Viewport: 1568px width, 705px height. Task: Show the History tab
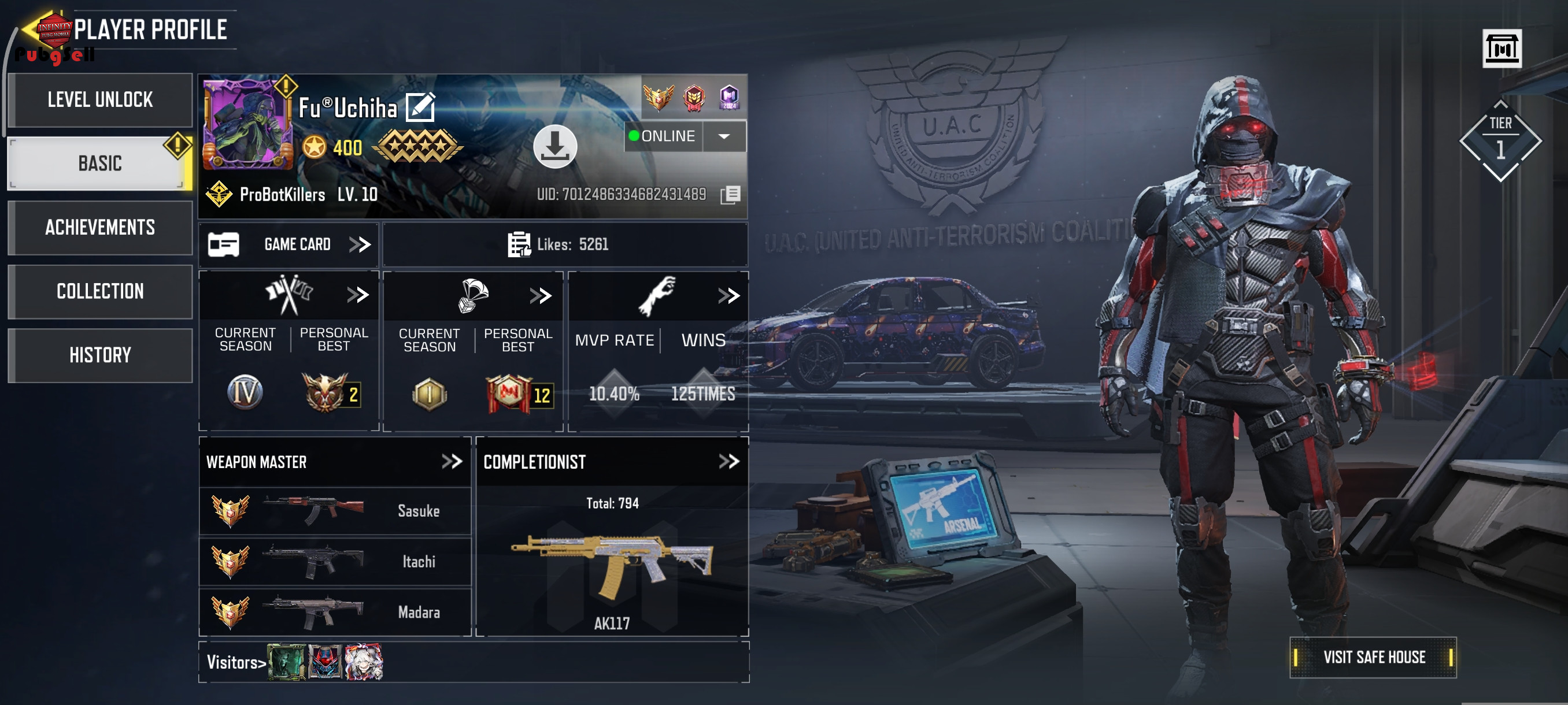[100, 355]
